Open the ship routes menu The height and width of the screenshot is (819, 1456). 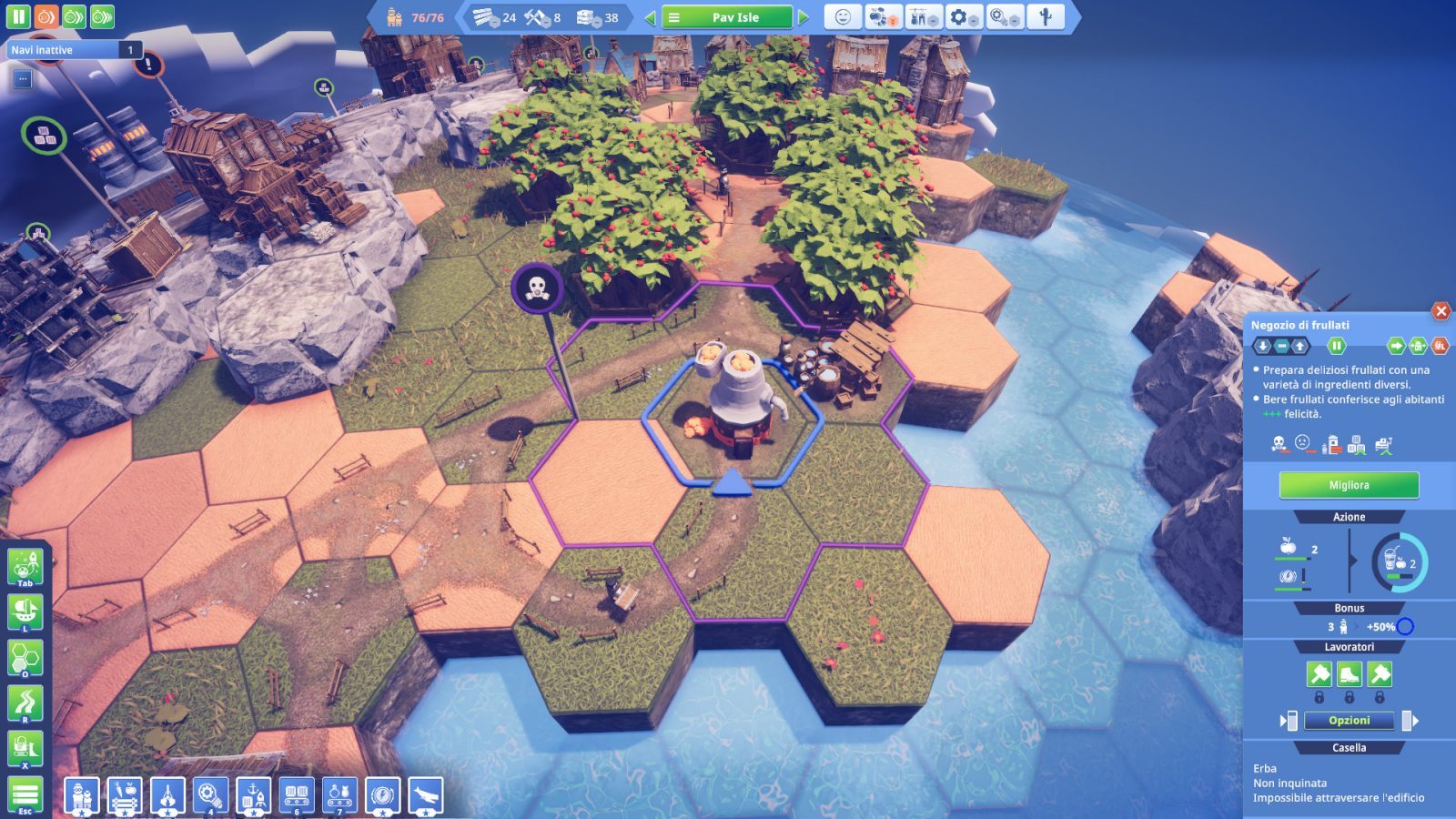(x=25, y=611)
